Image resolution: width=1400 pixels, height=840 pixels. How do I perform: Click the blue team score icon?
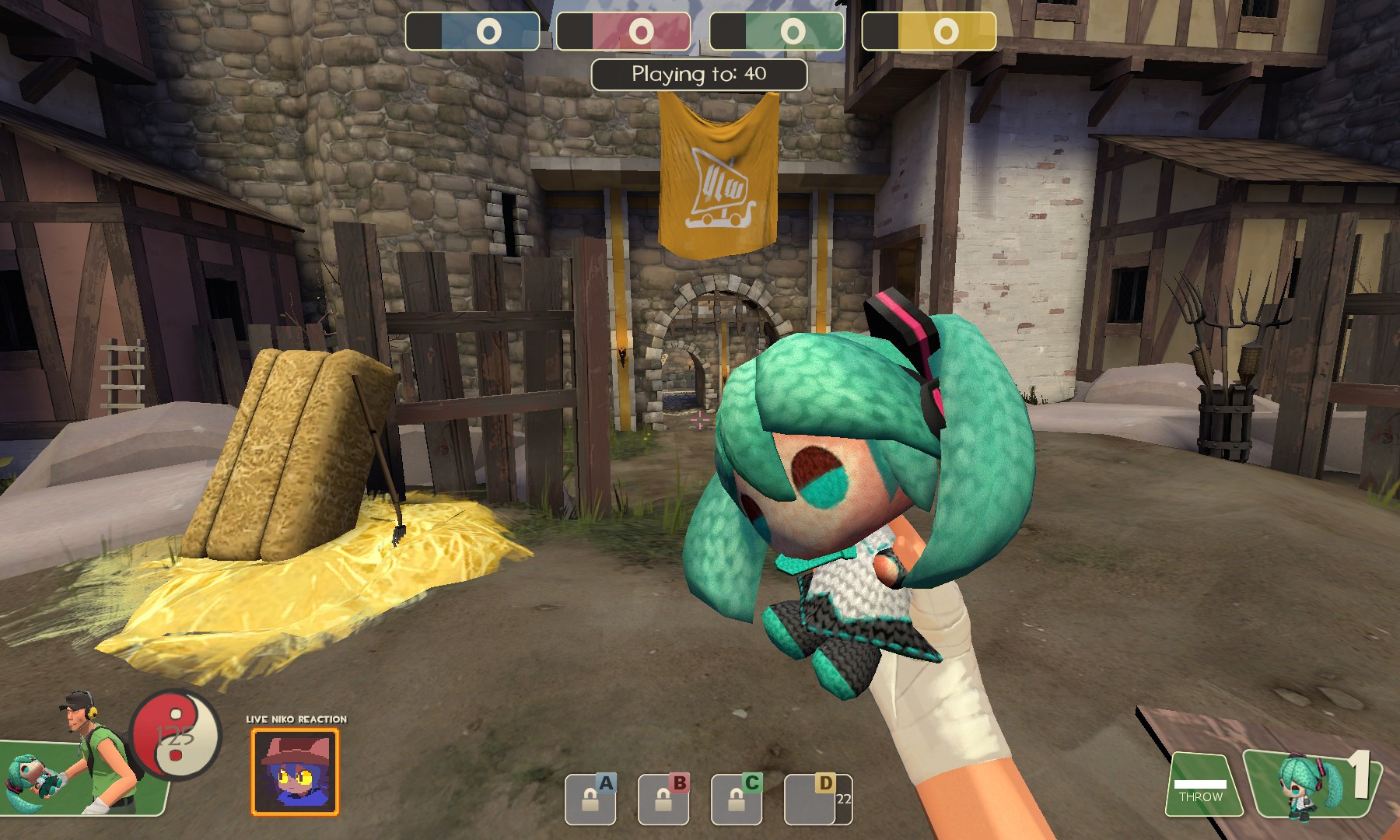(490, 32)
